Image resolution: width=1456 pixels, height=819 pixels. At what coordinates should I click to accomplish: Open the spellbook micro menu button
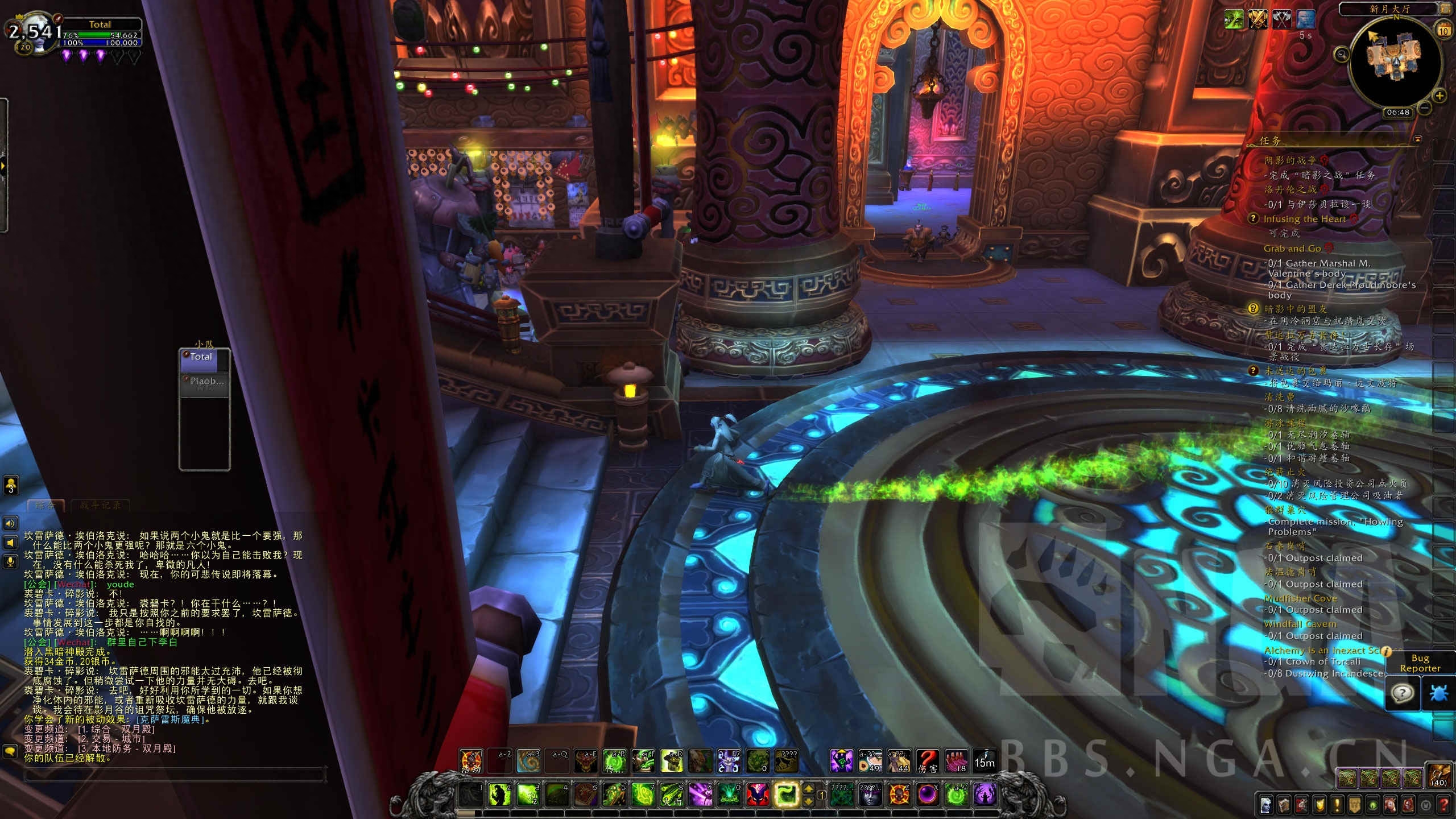tap(1284, 805)
